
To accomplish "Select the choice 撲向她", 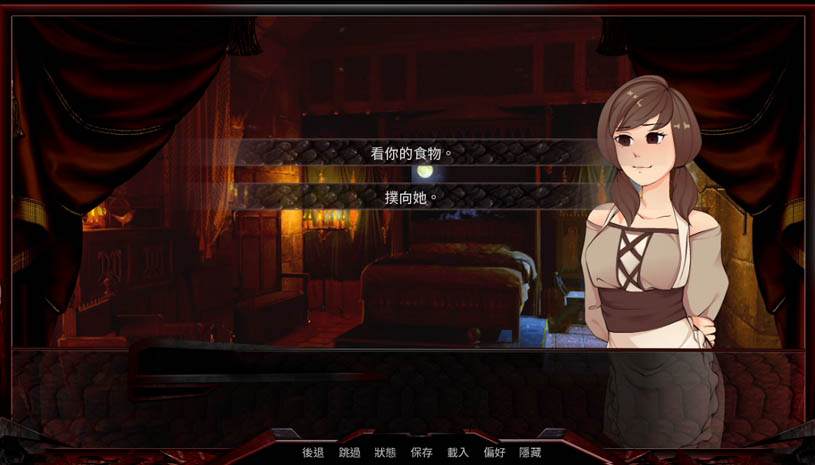I will pyautogui.click(x=412, y=197).
